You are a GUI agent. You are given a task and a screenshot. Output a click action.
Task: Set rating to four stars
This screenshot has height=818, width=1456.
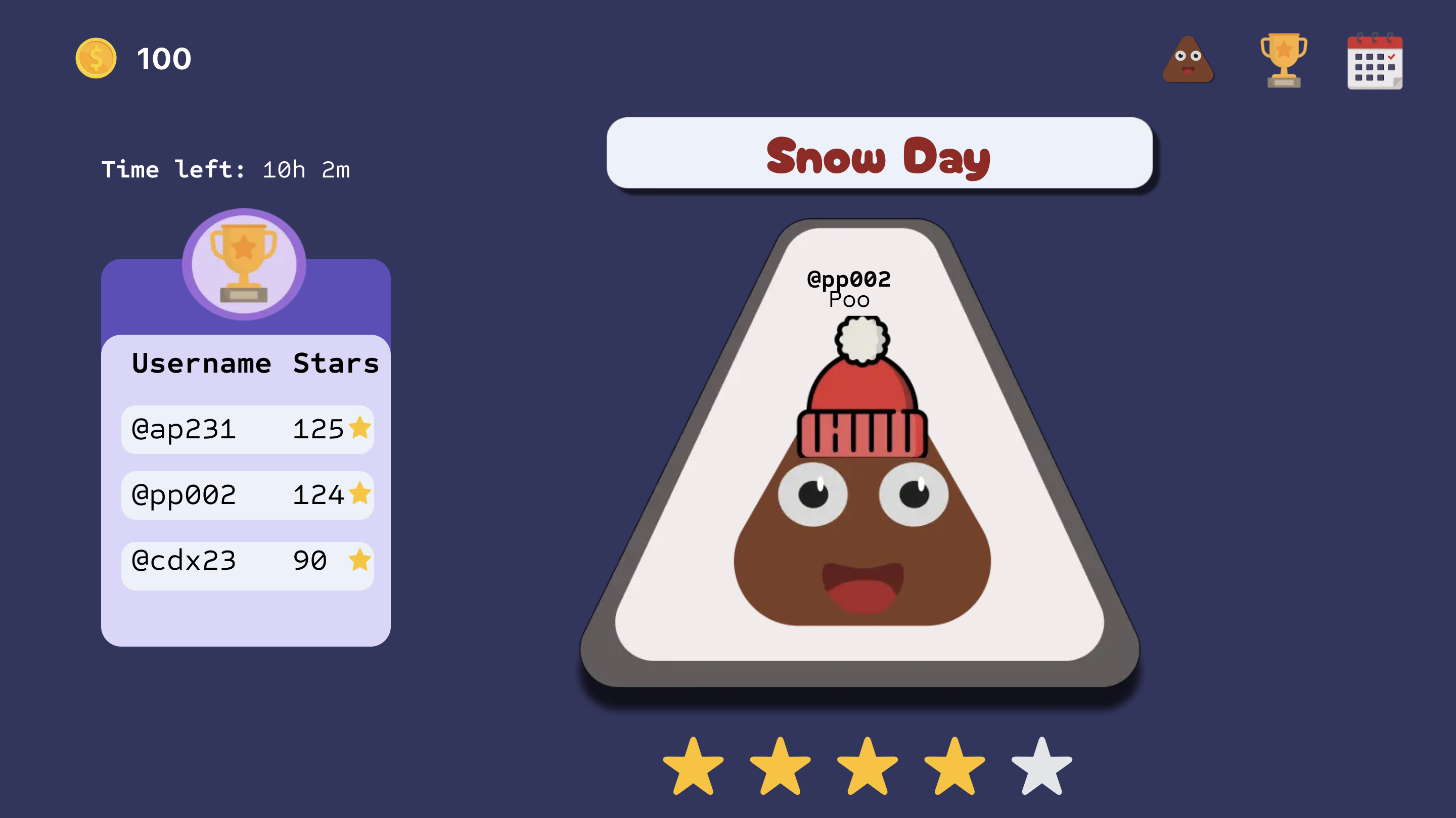954,767
